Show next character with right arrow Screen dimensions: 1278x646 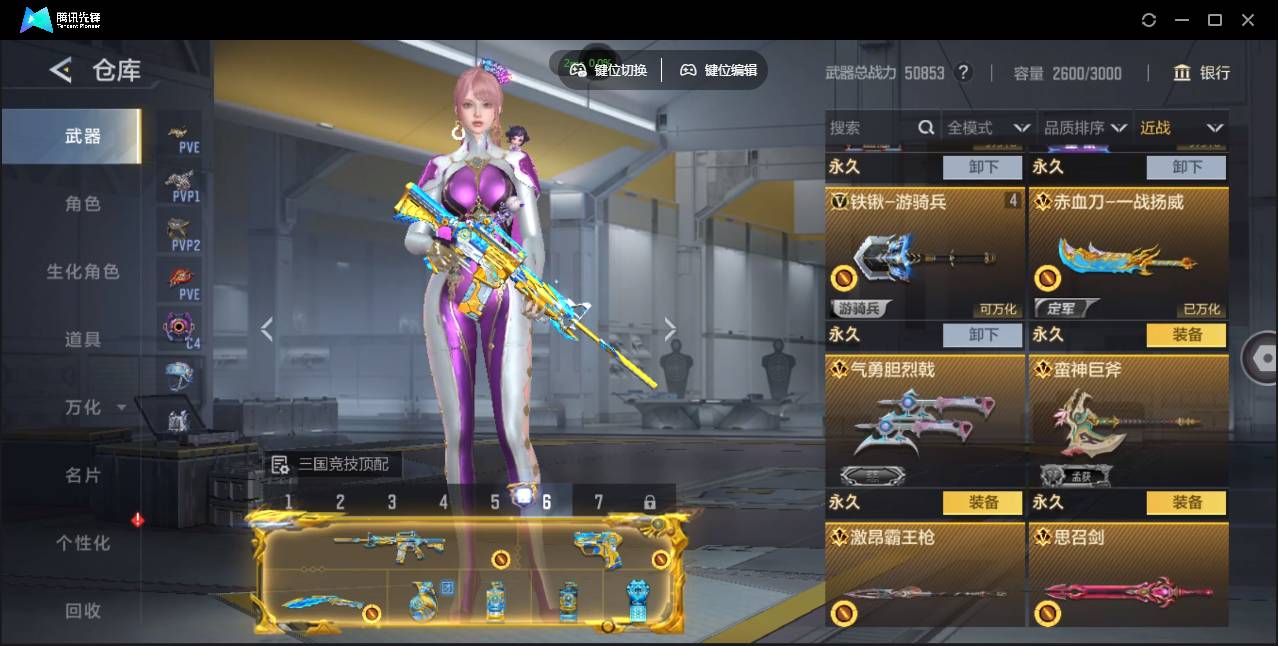click(670, 329)
